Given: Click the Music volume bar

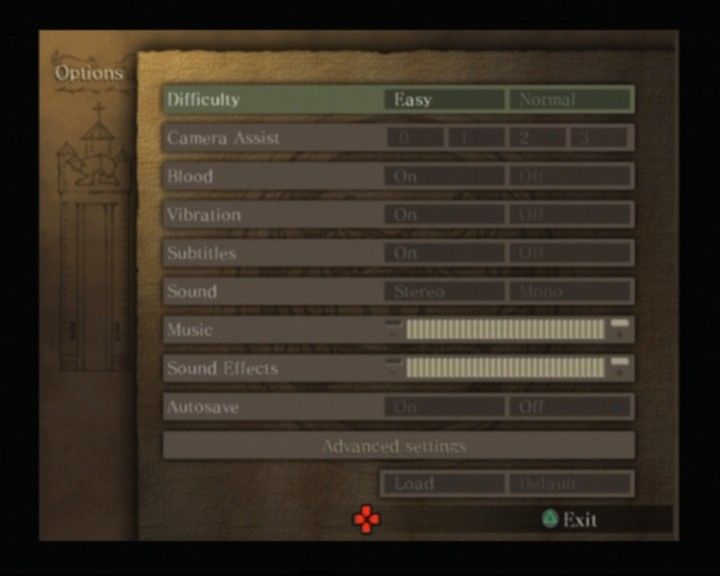Looking at the screenshot, I should (505, 330).
